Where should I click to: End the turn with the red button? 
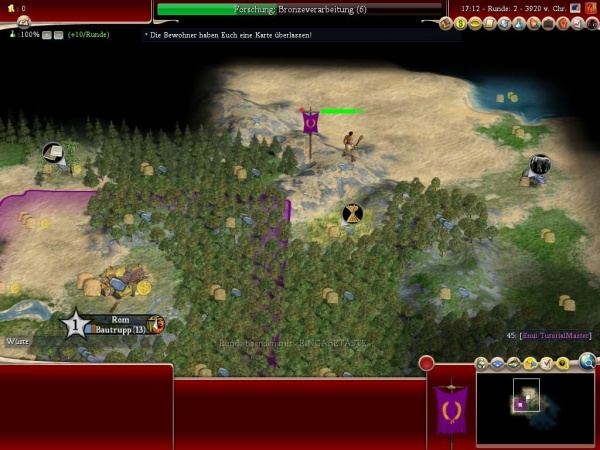(x=426, y=363)
